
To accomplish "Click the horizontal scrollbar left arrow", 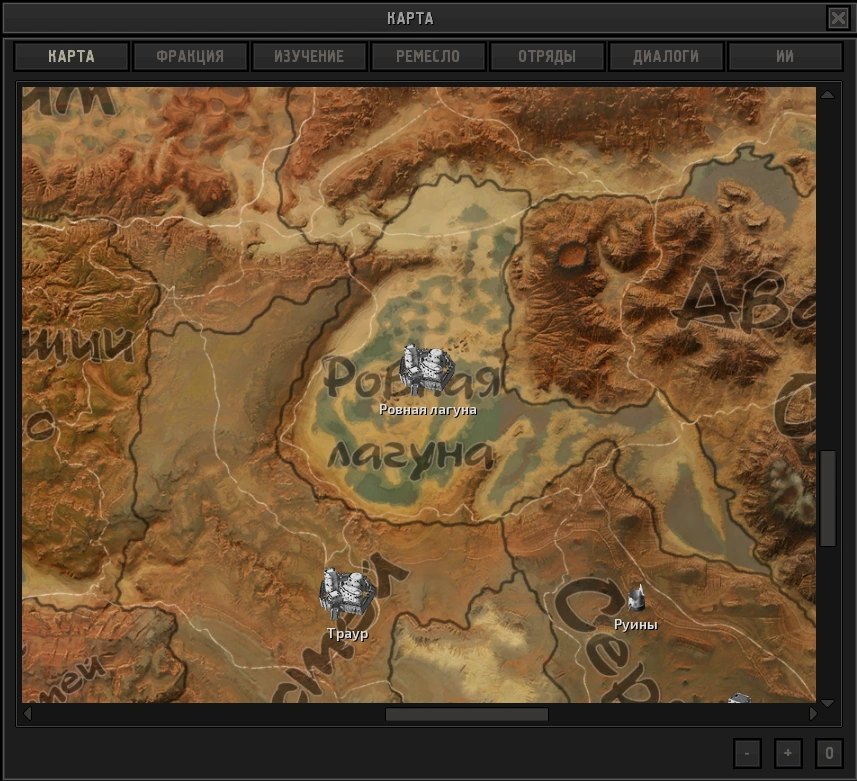I will (27, 714).
